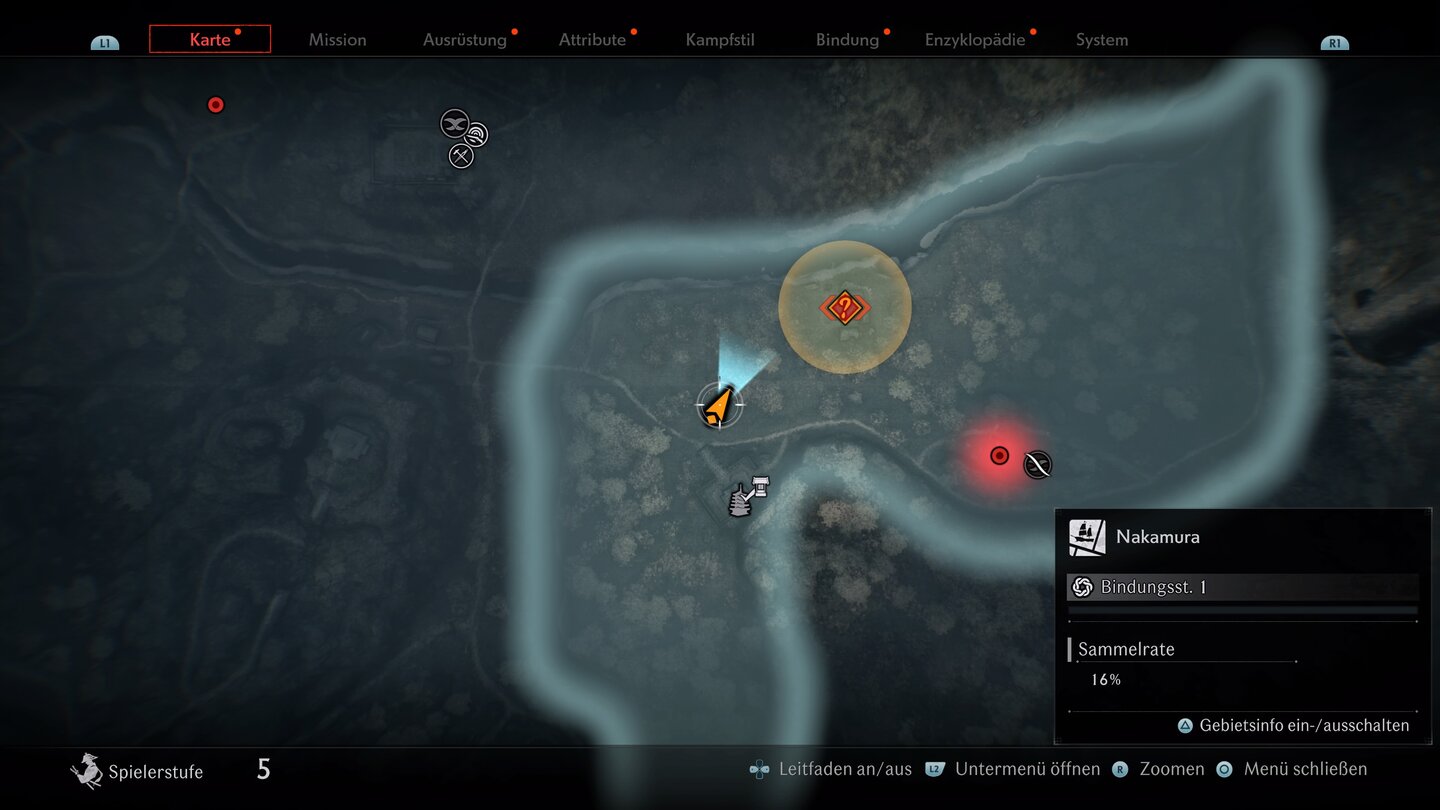Show the Enzyklopädie tab
This screenshot has width=1440, height=810.
click(975, 40)
